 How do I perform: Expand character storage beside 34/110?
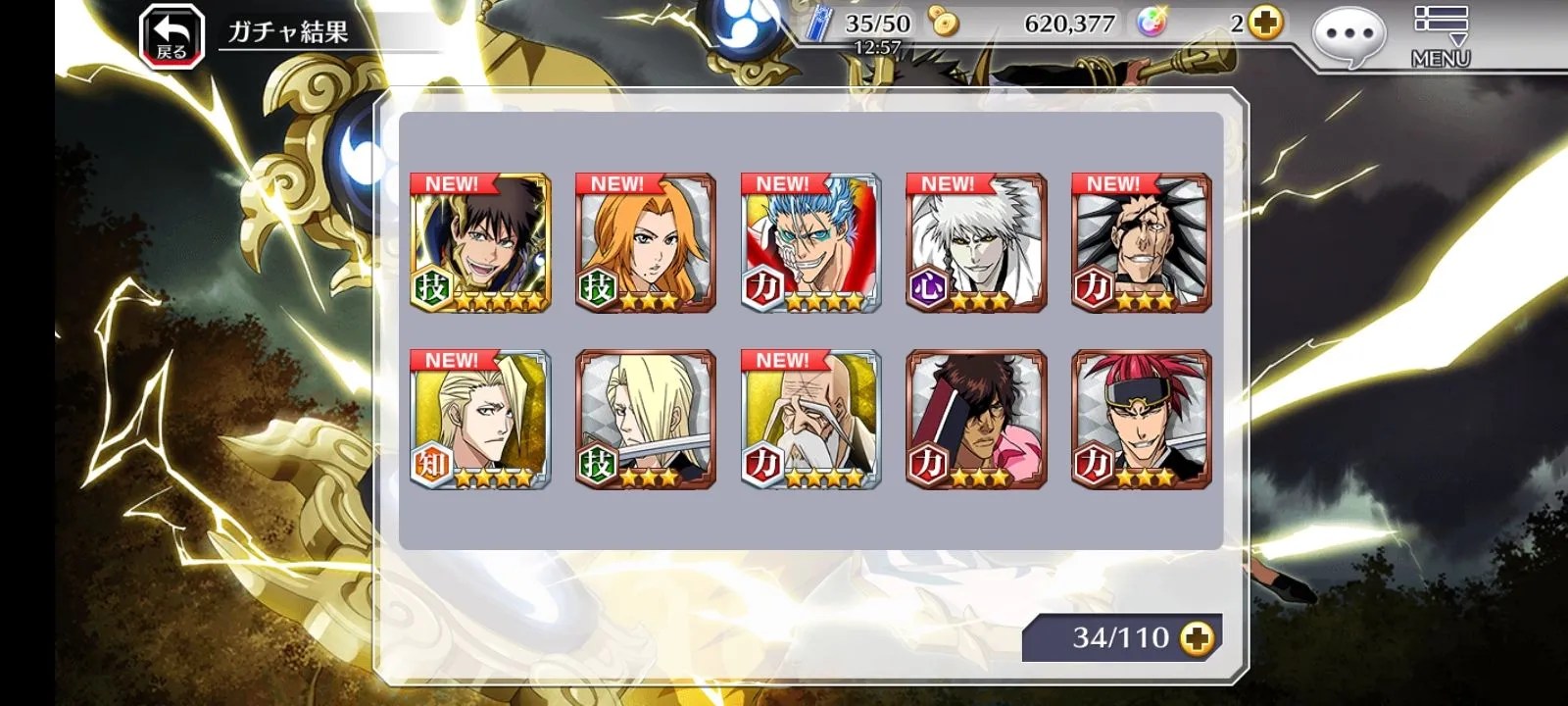[x=1197, y=638]
